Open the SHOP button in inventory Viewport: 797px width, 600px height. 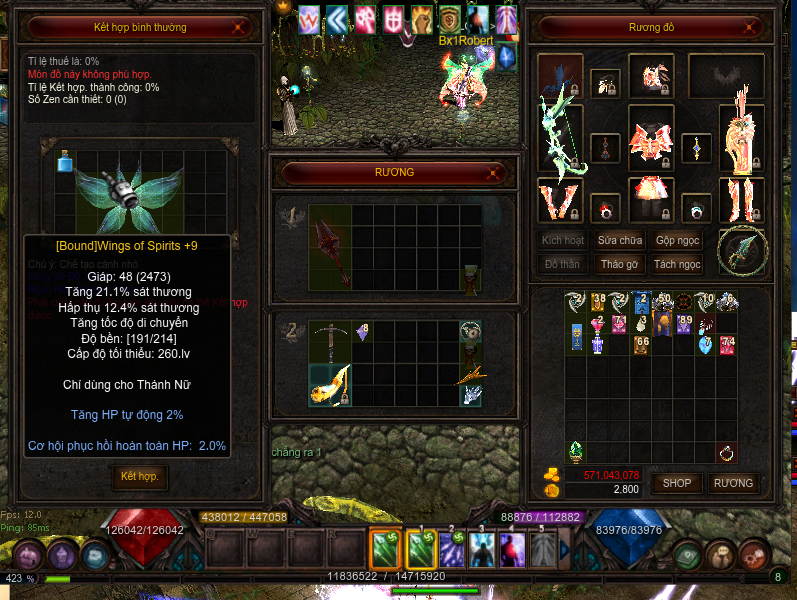pos(677,483)
